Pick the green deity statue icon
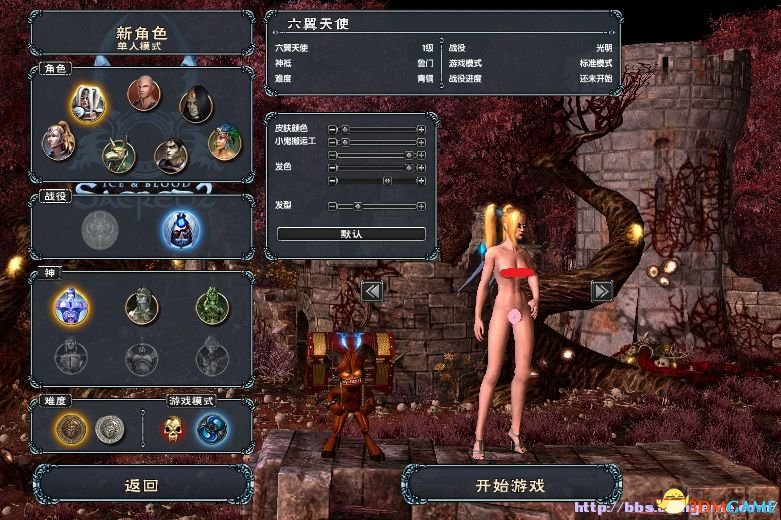This screenshot has height=520, width=781. coord(212,305)
